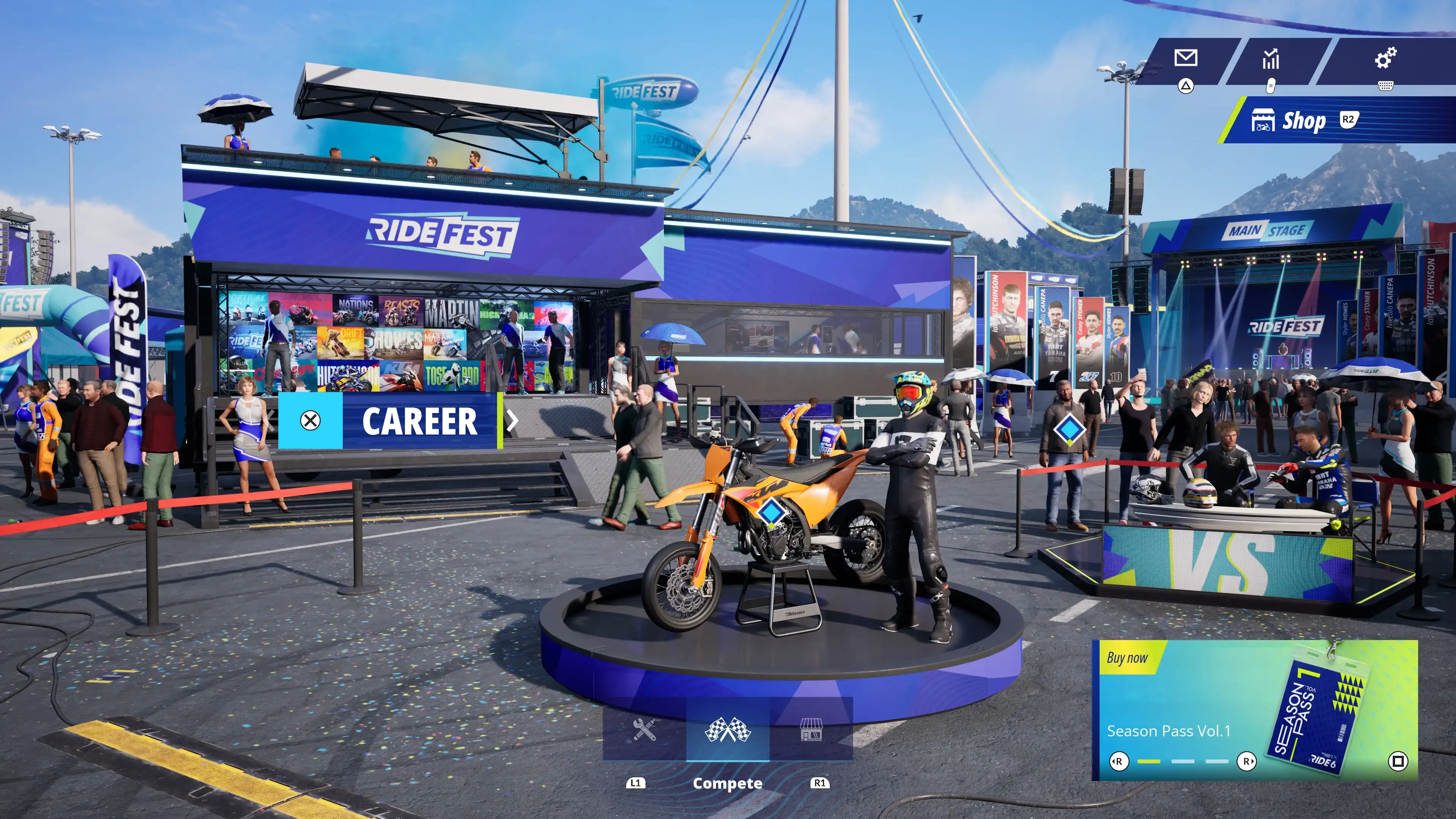Select the Compete checkered flags tab
This screenshot has height=819, width=1456.
728,730
